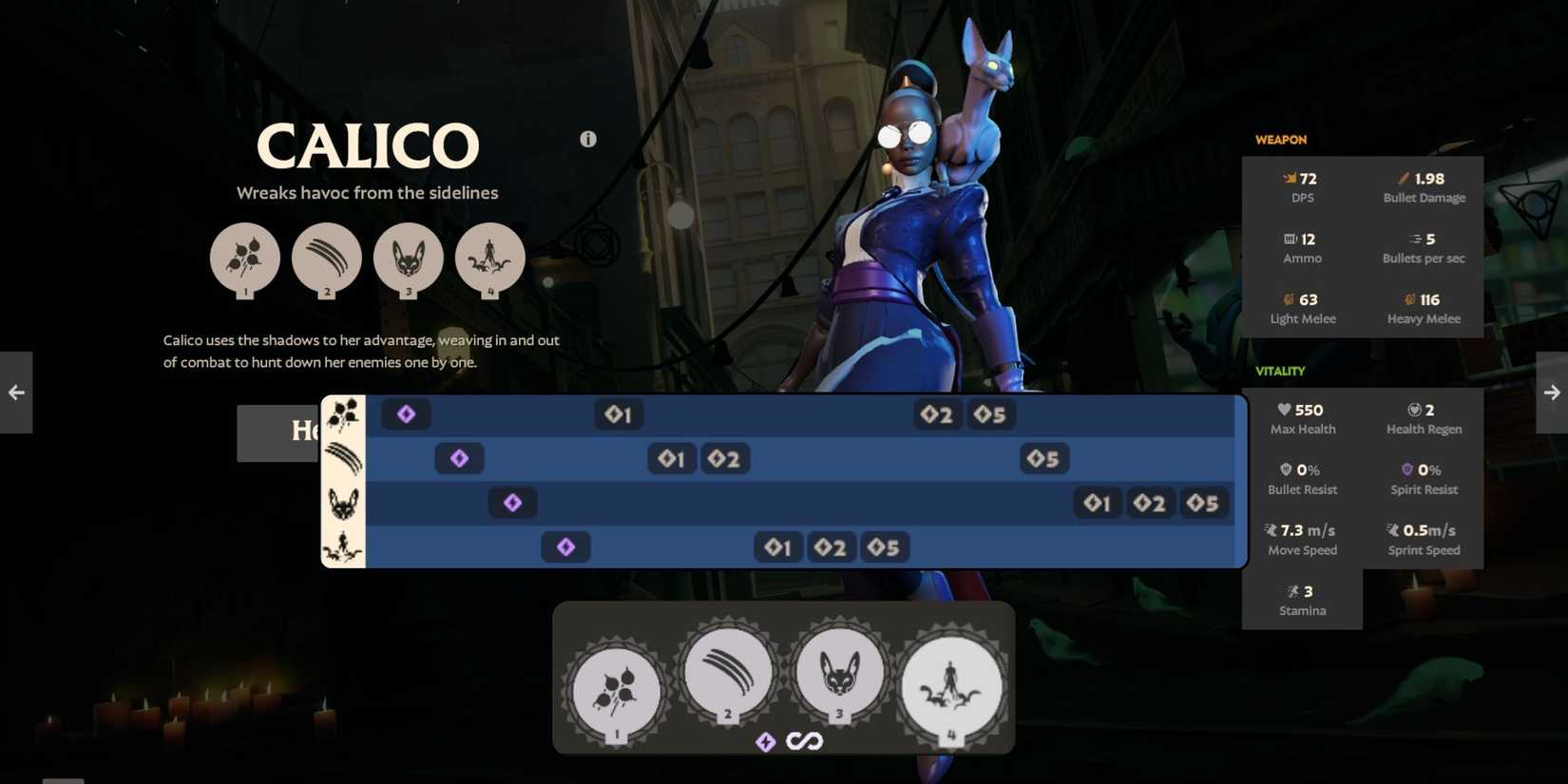The width and height of the screenshot is (1568, 784).
Task: Click the first upgrade marker on the cat ability timeline
Action: [1097, 503]
